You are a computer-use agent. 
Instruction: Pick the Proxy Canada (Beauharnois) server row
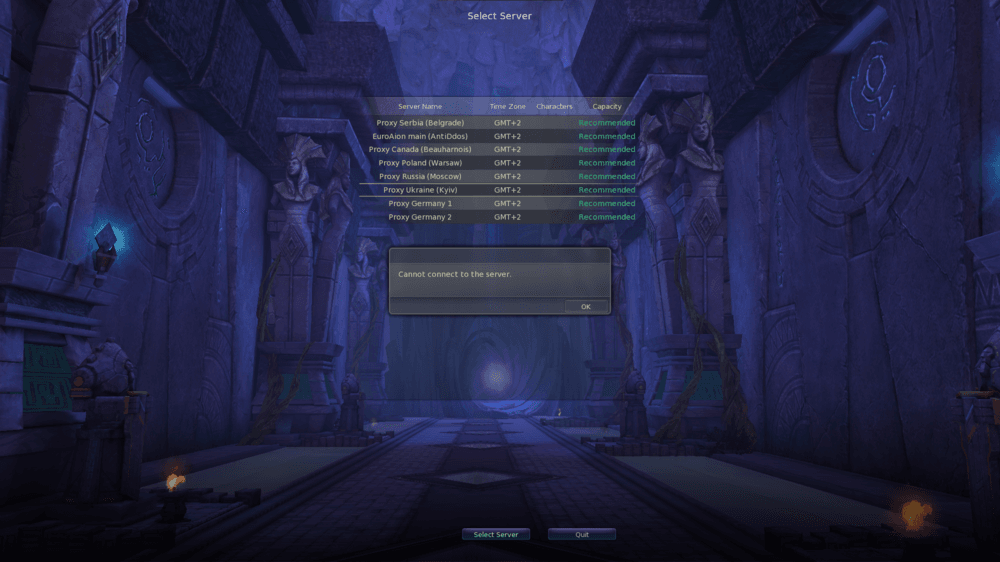[420, 150]
